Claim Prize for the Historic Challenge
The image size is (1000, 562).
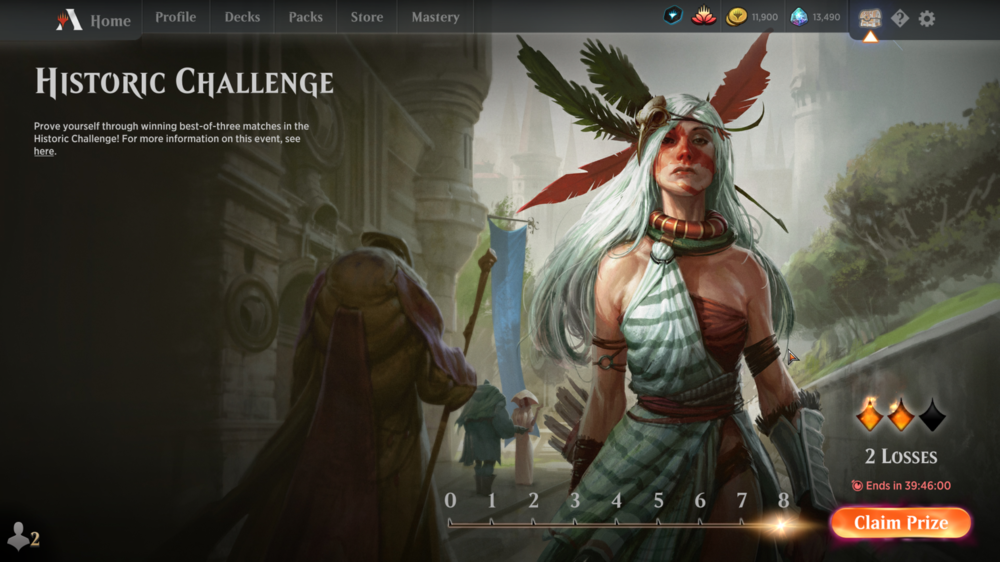coord(900,522)
